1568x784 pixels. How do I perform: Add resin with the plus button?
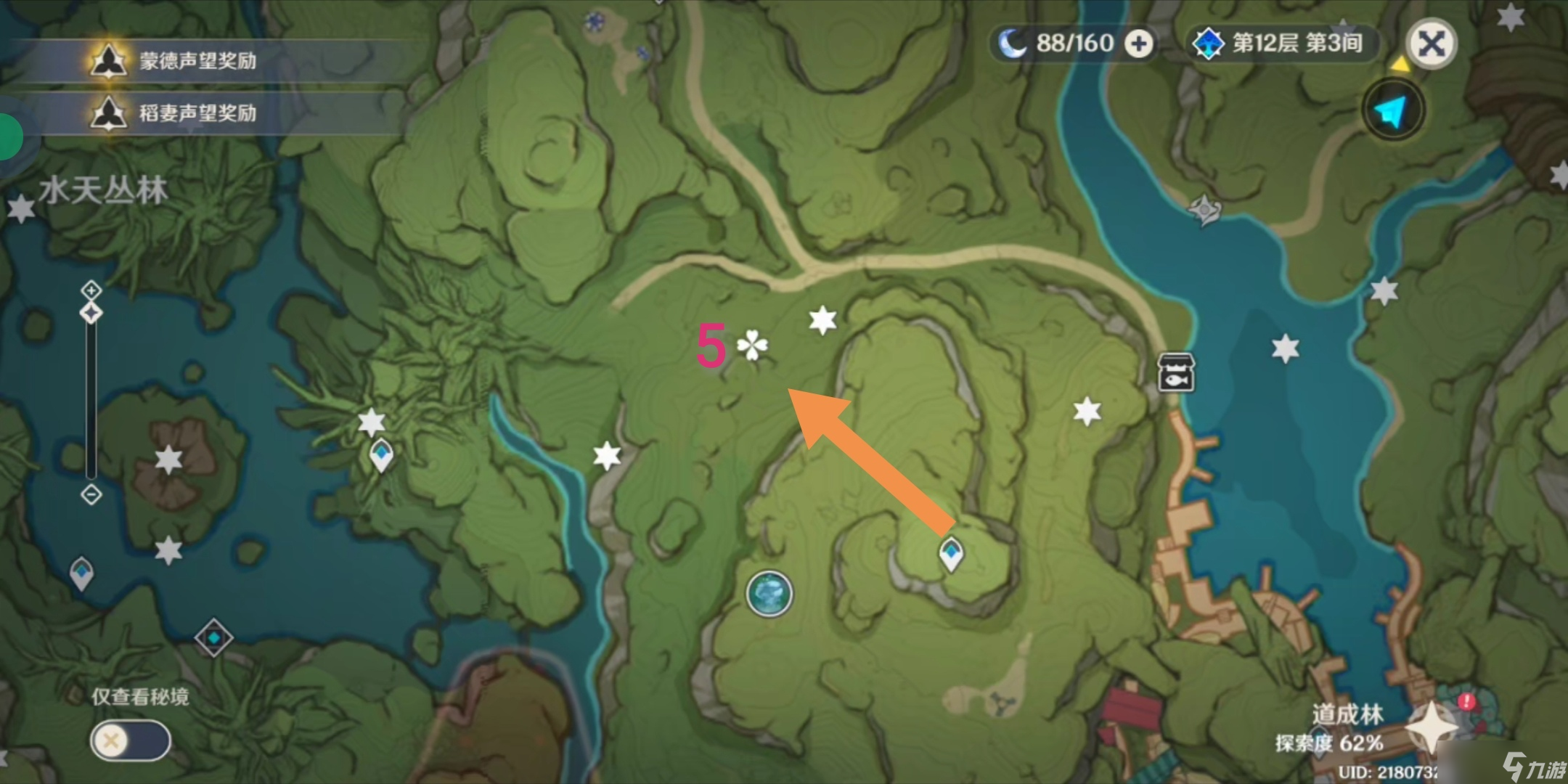(1138, 44)
